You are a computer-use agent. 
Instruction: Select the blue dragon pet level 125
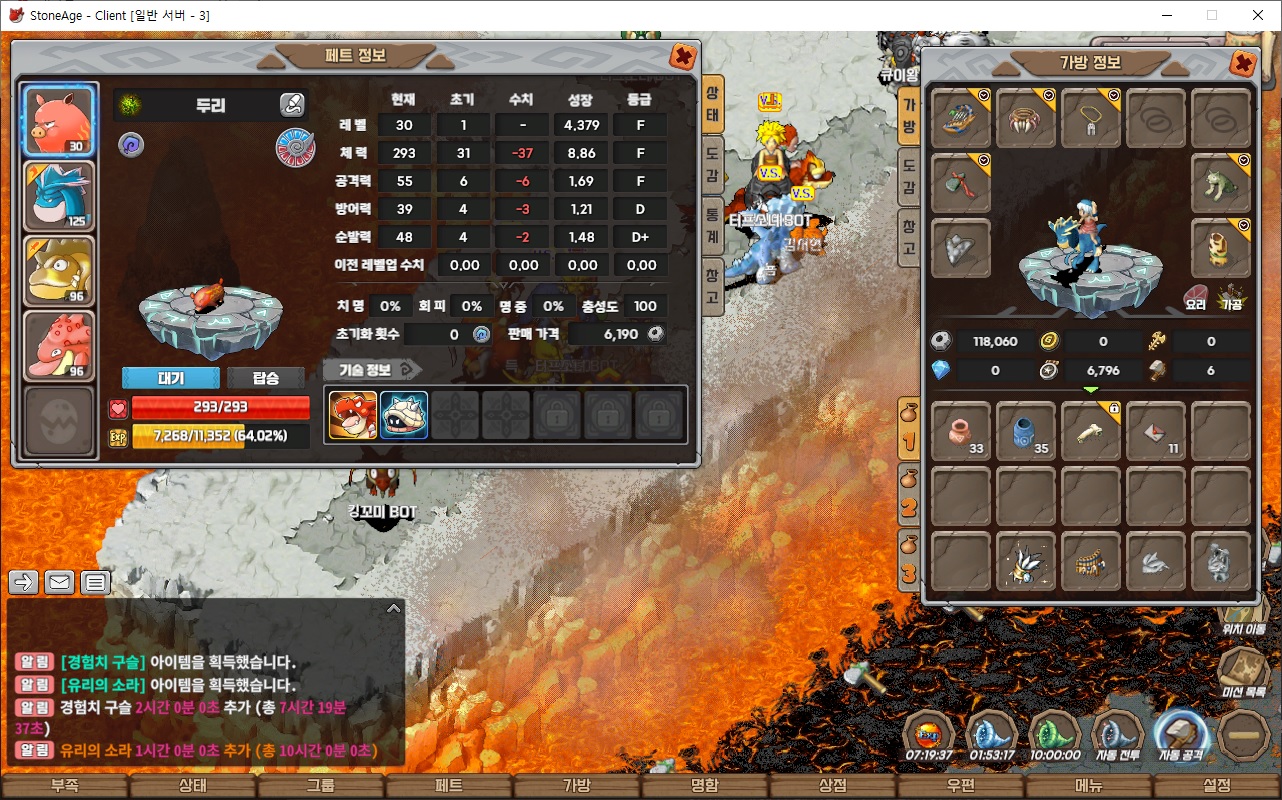point(59,196)
